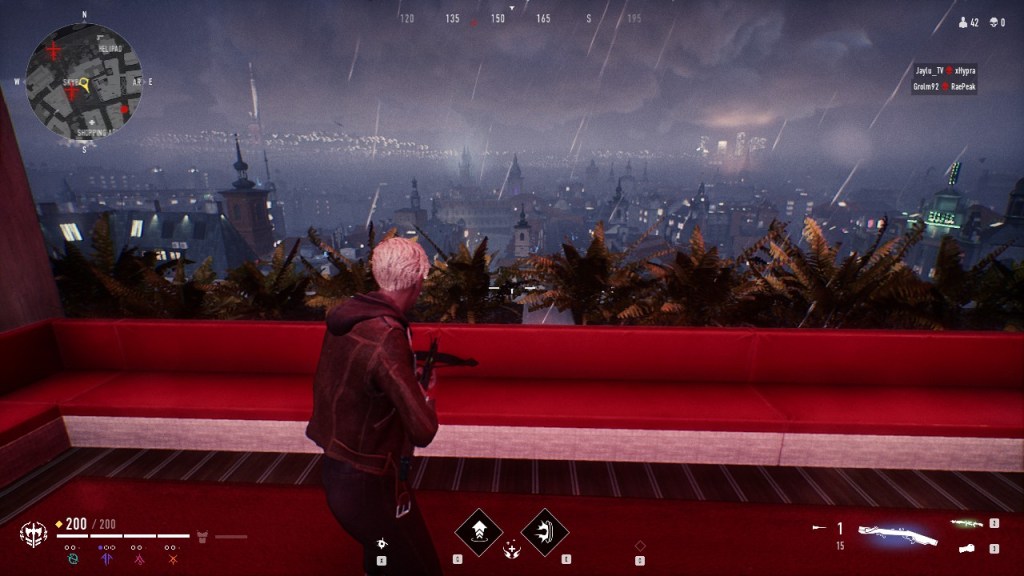
Task: Equip the white melee weapon slot
Action: [966, 548]
